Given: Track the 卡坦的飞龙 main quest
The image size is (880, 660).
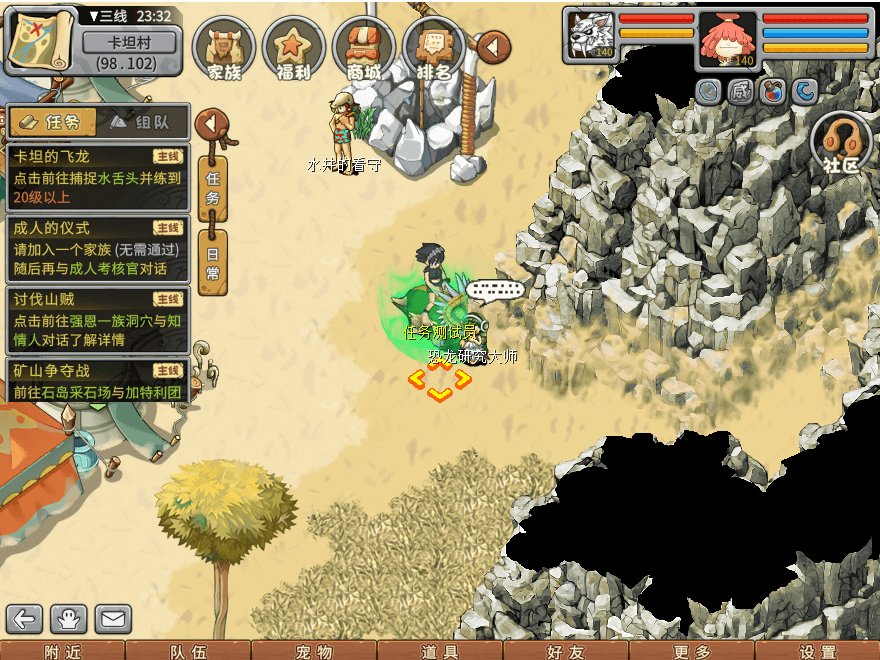Looking at the screenshot, I should click(97, 176).
